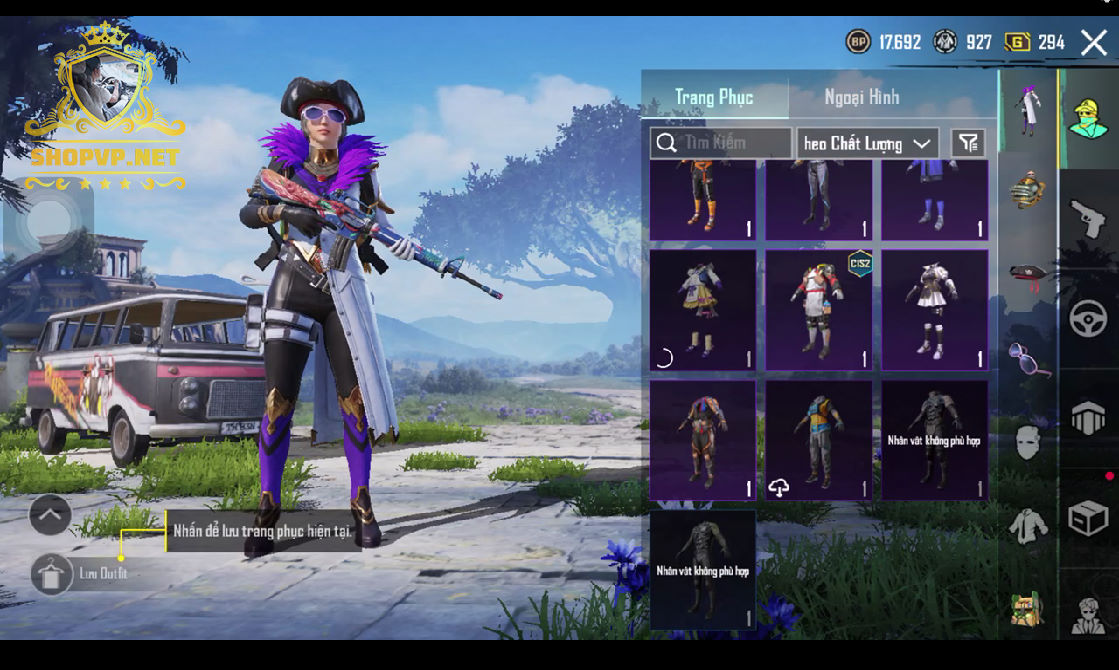Select the pink glasses subcategory

pos(1028,358)
